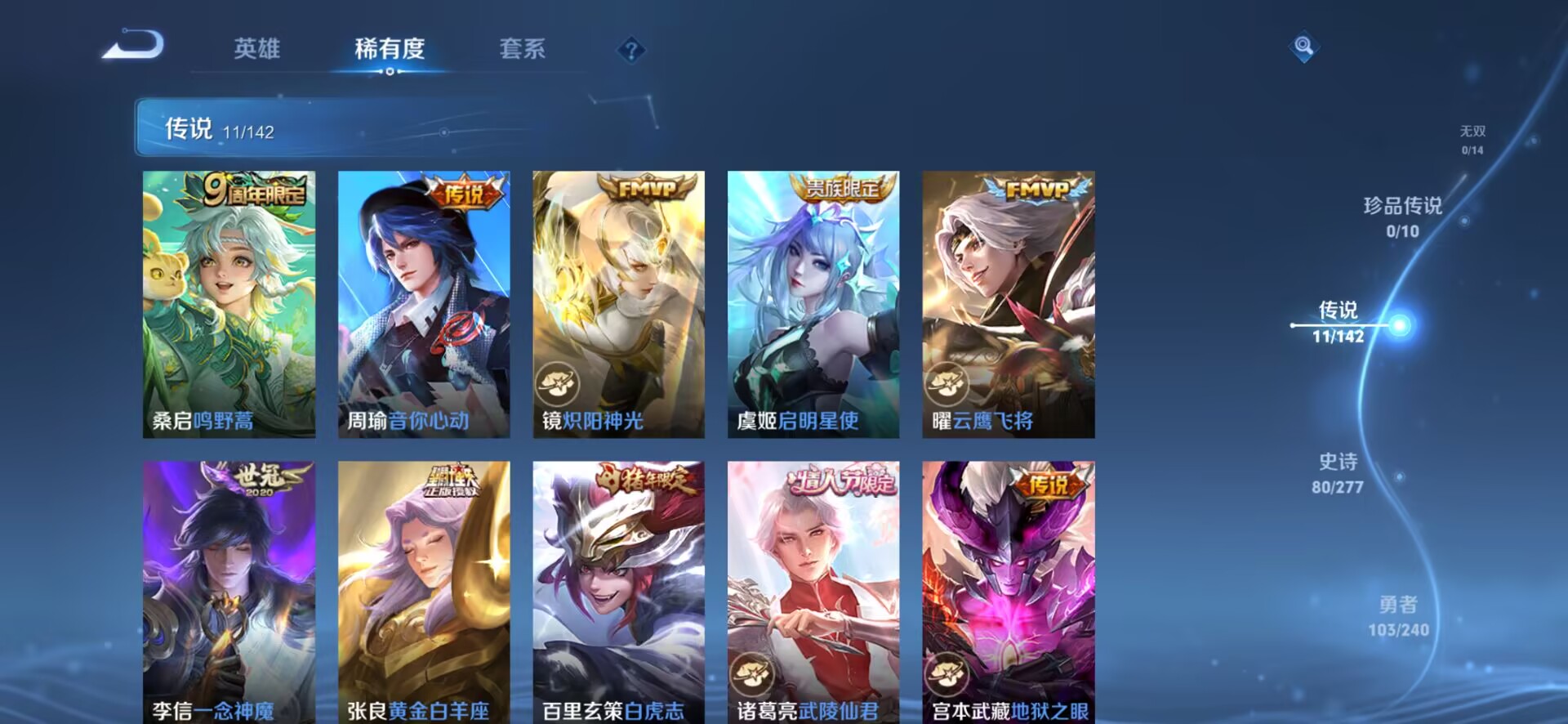Click the question mark help icon beside tabs
This screenshot has width=1568, height=724.
click(627, 51)
